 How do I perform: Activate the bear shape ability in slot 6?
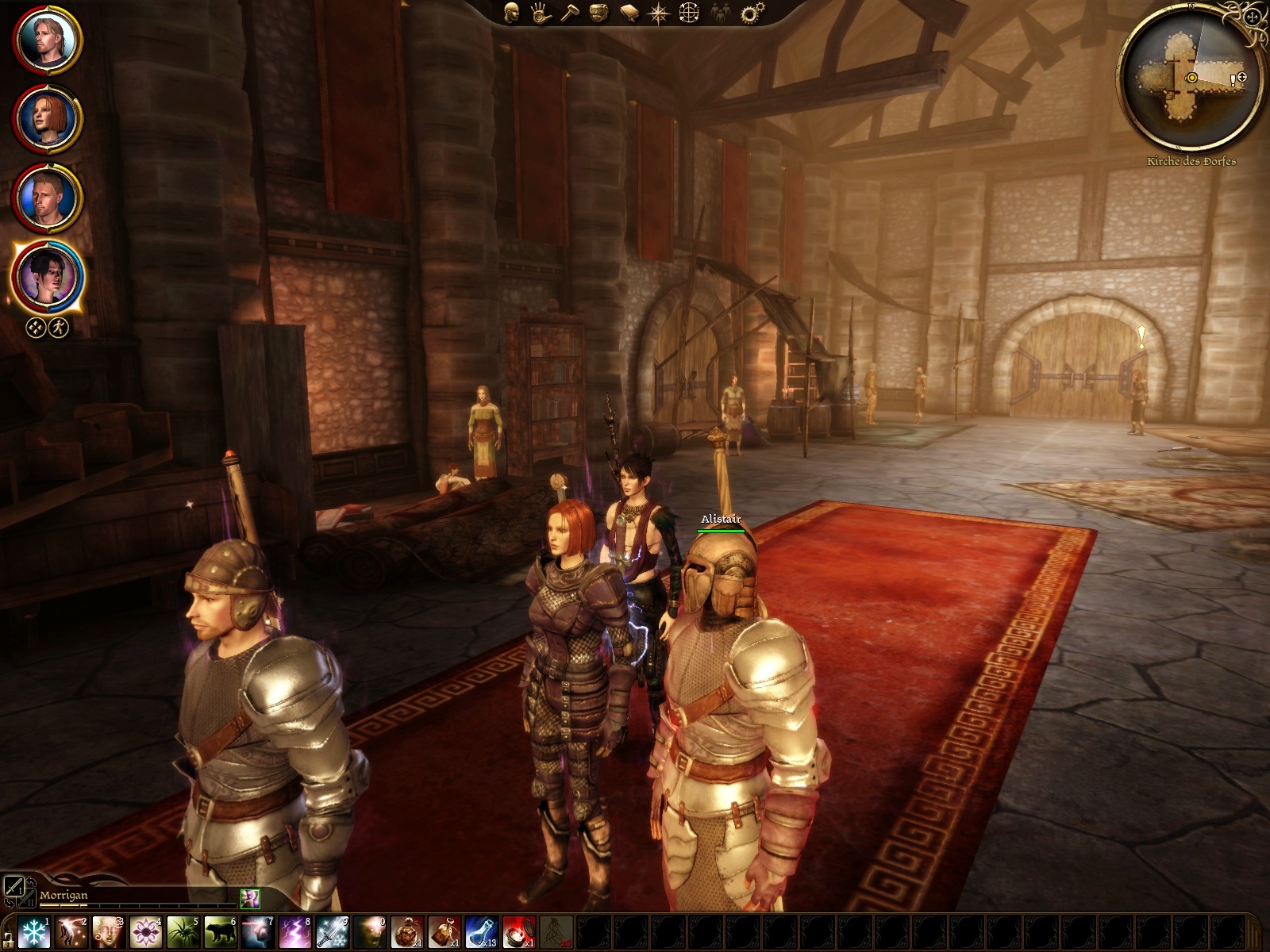(x=221, y=931)
